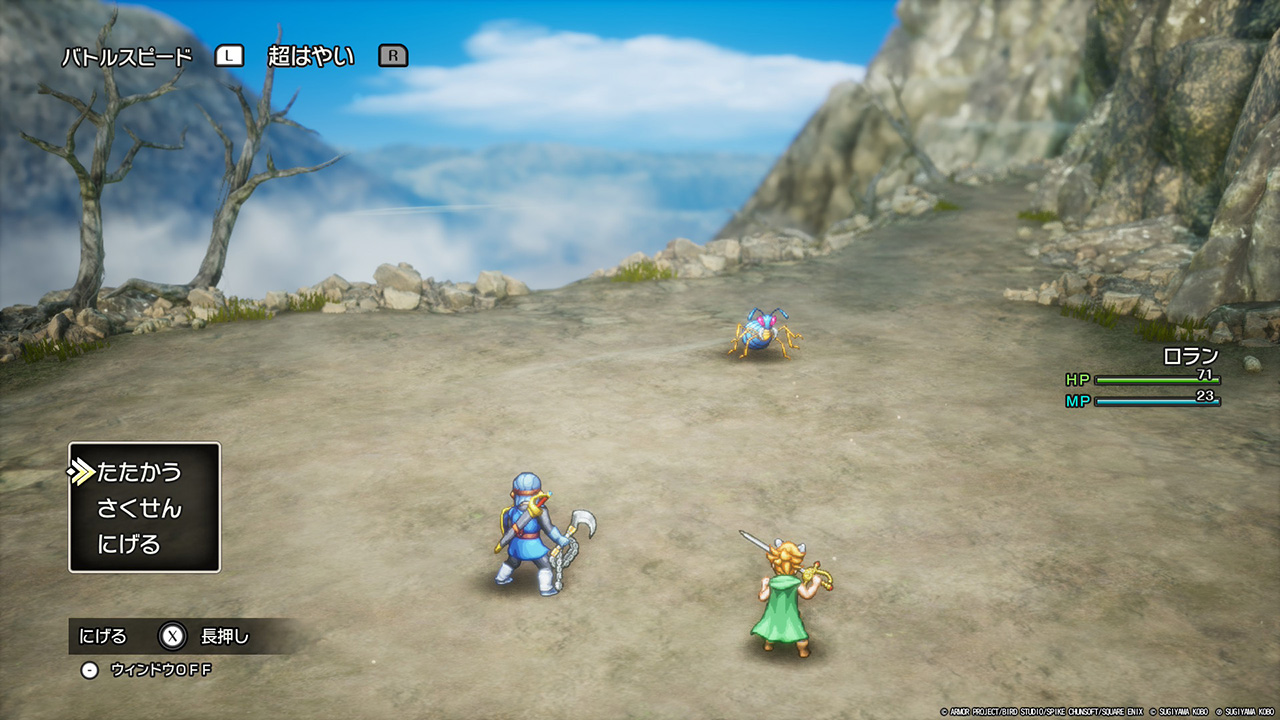Select たたかう in the battle menu
The image size is (1280, 720).
point(139,472)
